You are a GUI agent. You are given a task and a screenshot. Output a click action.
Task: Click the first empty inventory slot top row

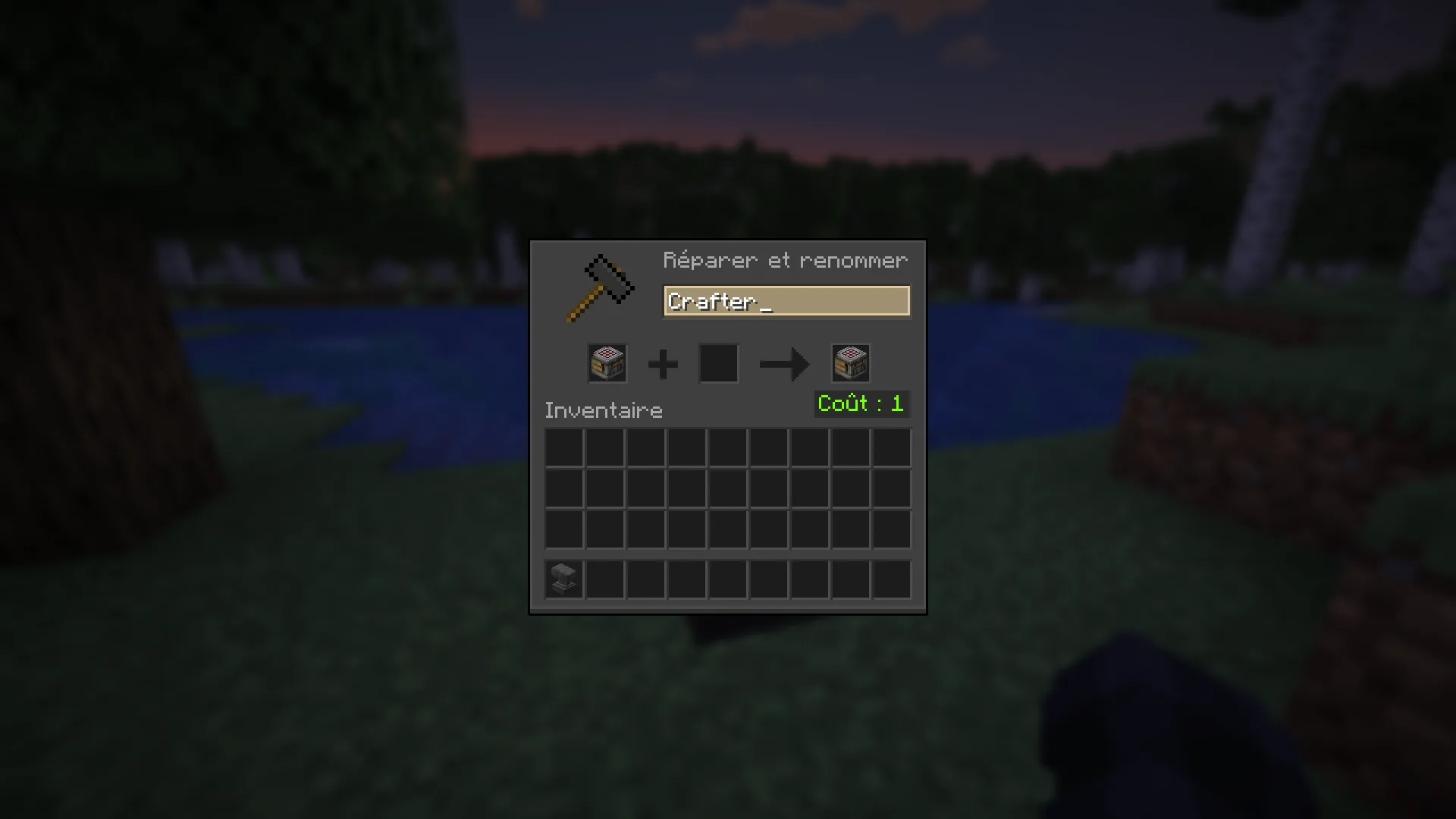[x=563, y=447]
